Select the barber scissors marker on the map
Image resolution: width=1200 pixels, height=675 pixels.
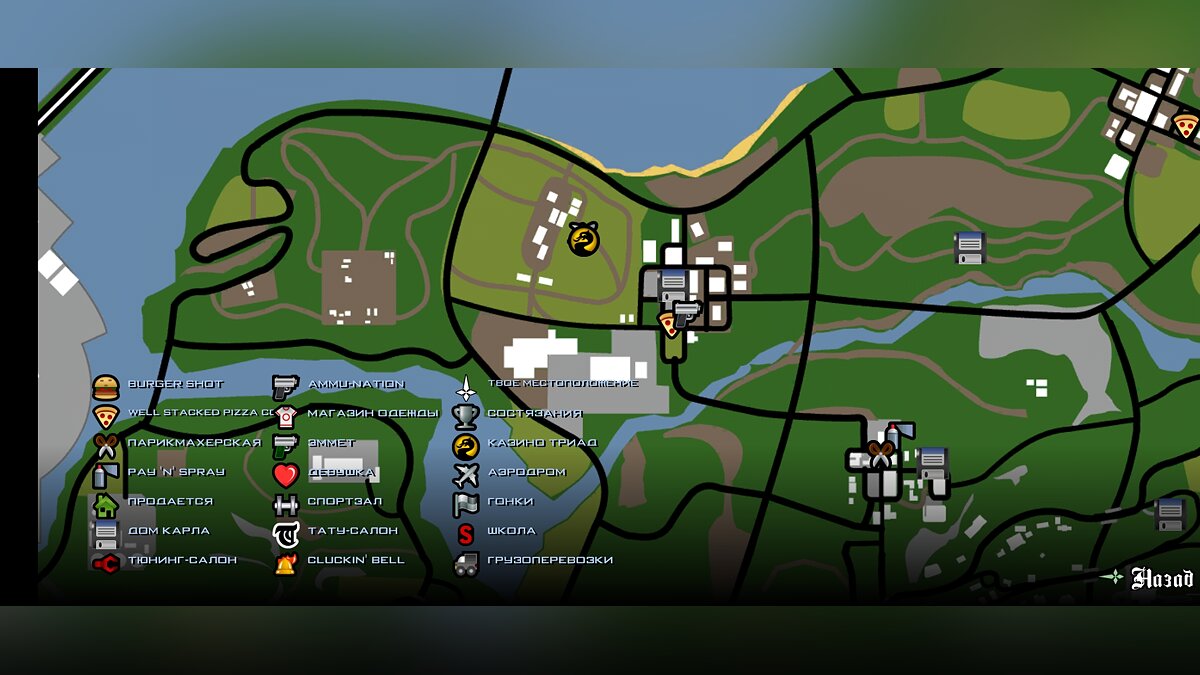[880, 455]
